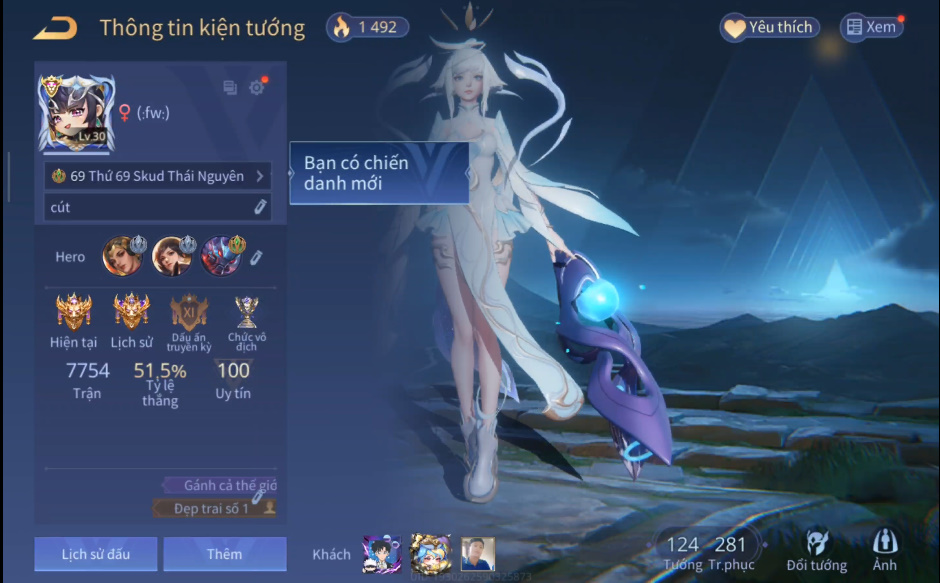The width and height of the screenshot is (940, 583).
Task: Click the Bạn có chiến danh mới notification
Action: (x=379, y=174)
